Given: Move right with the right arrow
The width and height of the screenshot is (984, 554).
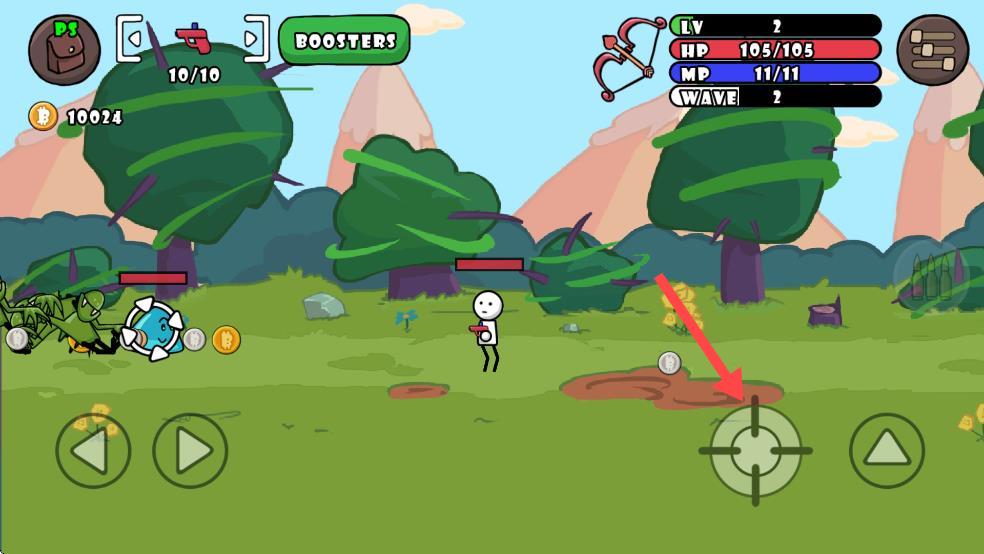Looking at the screenshot, I should (x=190, y=451).
